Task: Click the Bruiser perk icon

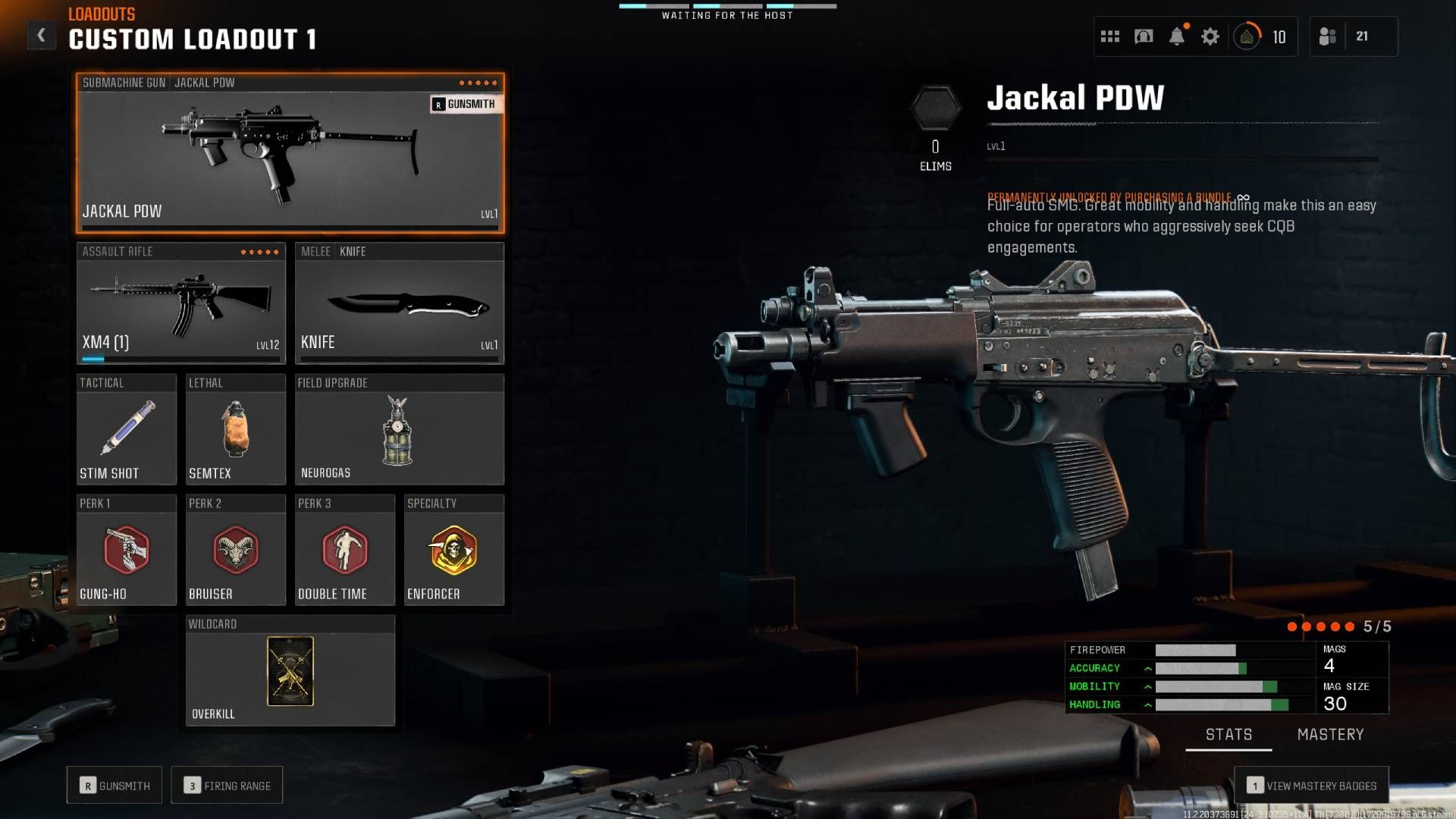Action: [x=235, y=551]
